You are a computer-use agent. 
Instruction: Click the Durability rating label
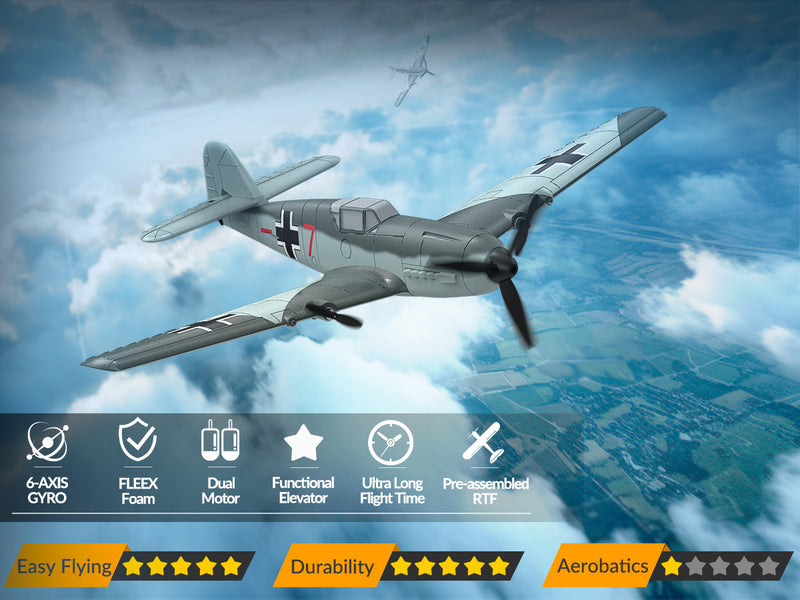tap(331, 566)
